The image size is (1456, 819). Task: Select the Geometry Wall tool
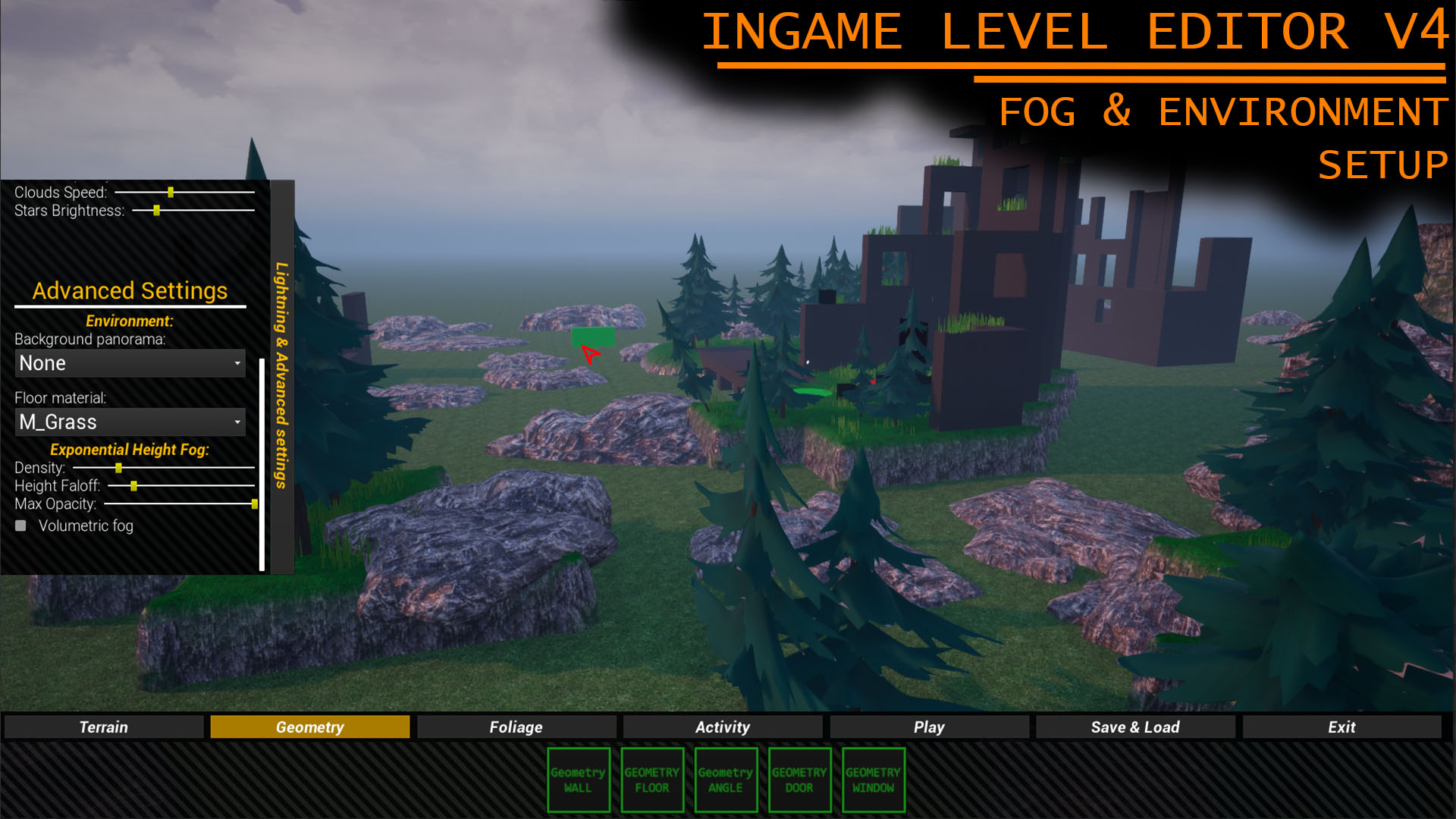[579, 780]
